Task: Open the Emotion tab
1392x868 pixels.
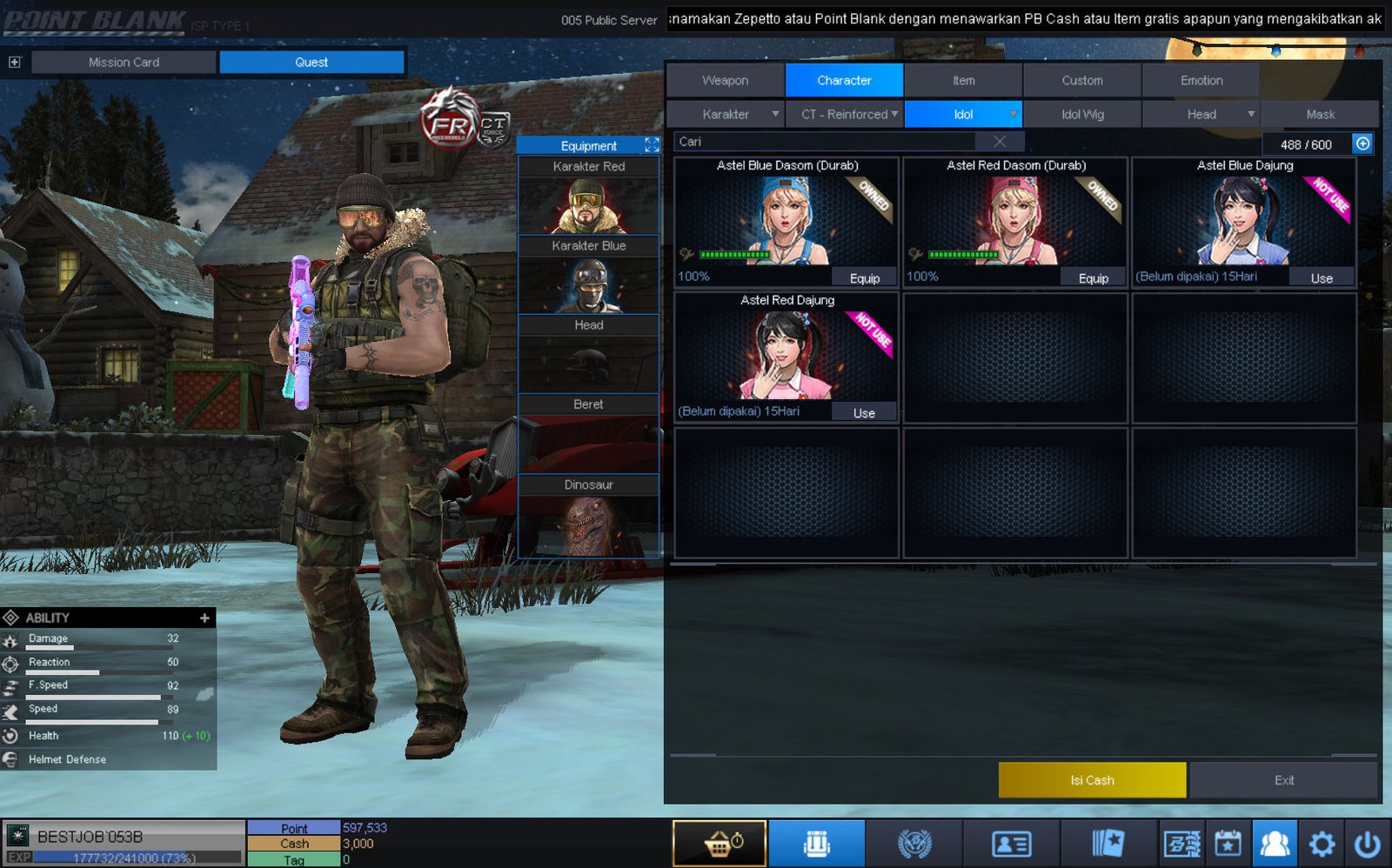Action: [1201, 80]
